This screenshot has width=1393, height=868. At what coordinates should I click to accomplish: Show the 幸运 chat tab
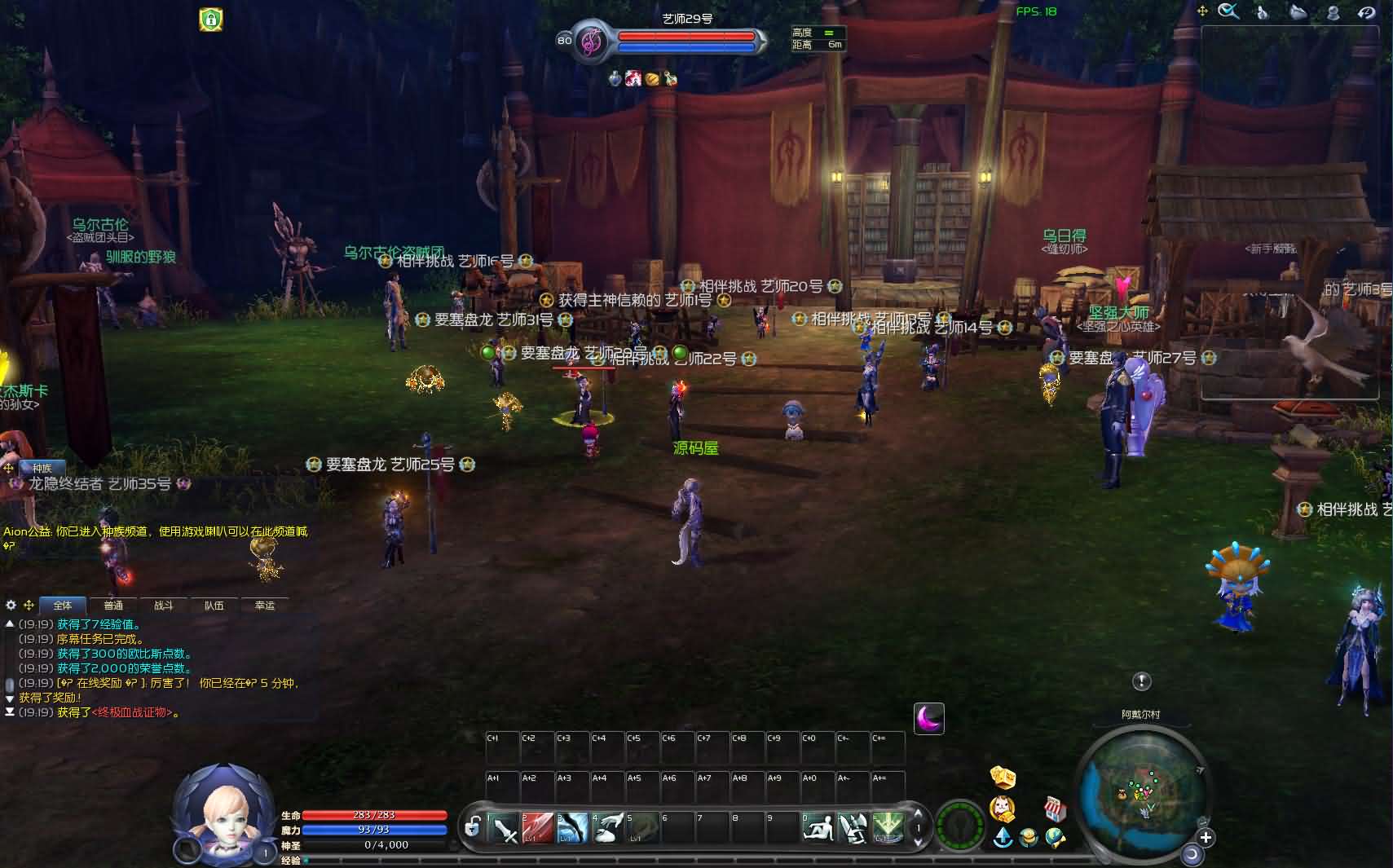[x=265, y=606]
